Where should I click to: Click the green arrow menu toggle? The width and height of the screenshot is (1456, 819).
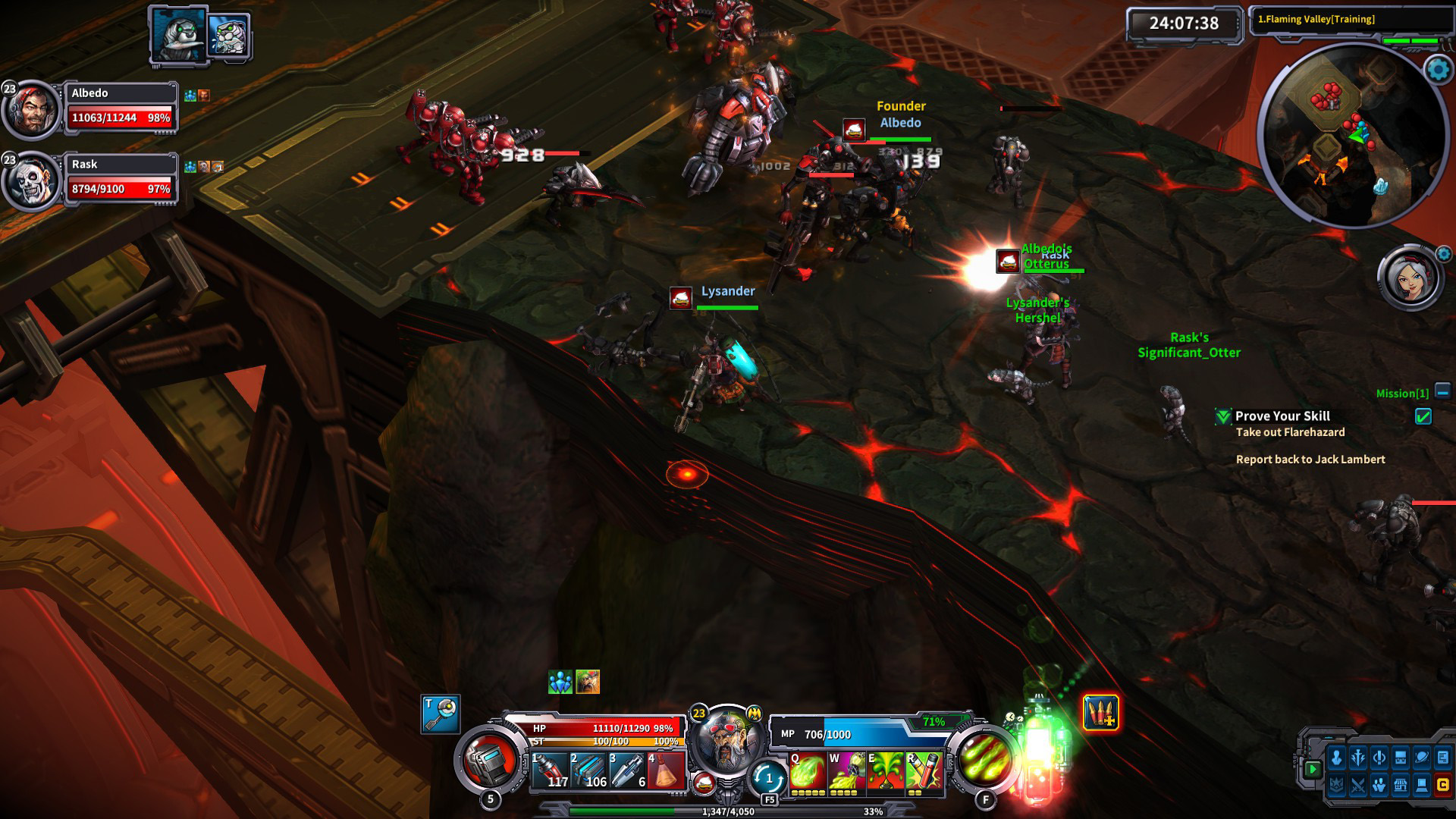tap(1313, 769)
